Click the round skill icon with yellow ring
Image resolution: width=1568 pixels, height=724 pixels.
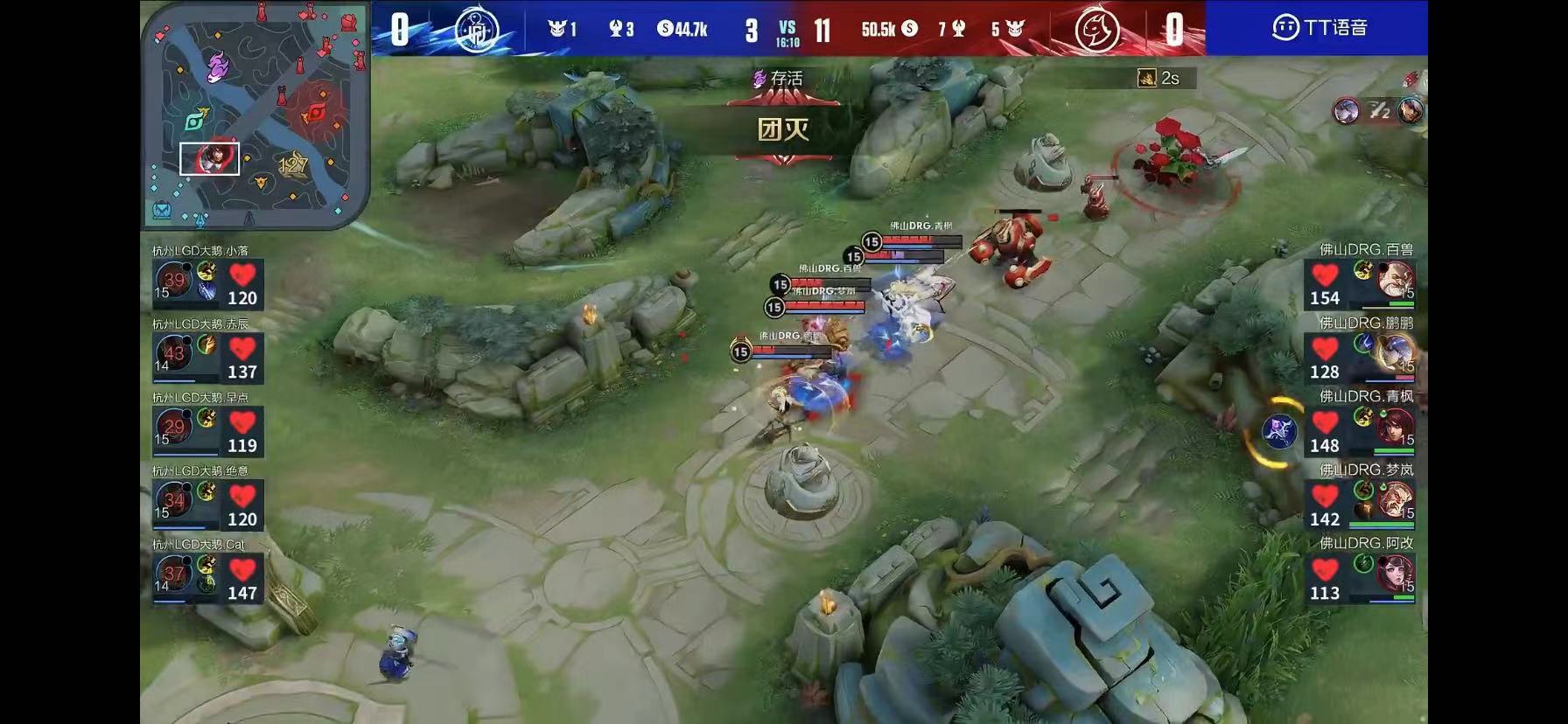[1279, 431]
